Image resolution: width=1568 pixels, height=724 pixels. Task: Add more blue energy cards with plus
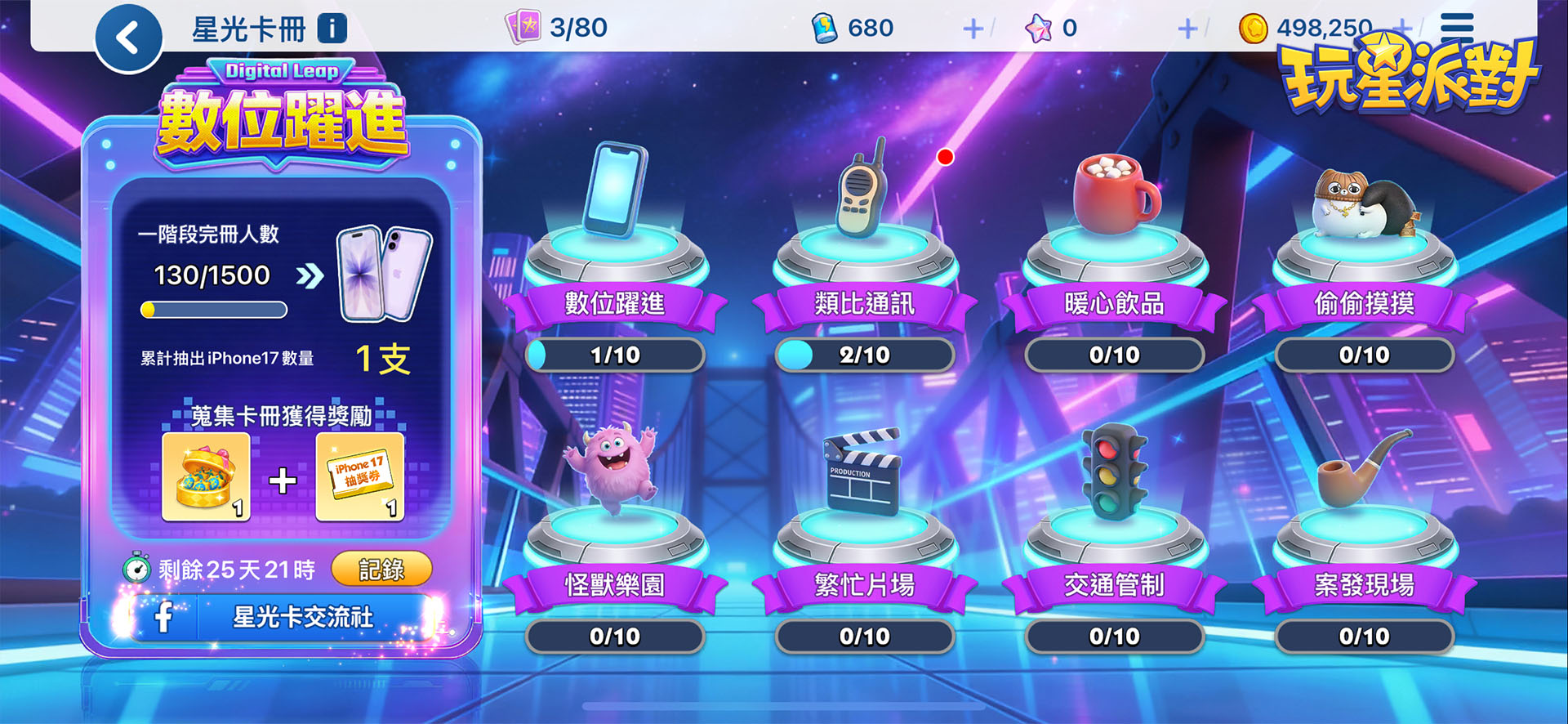coord(973,29)
